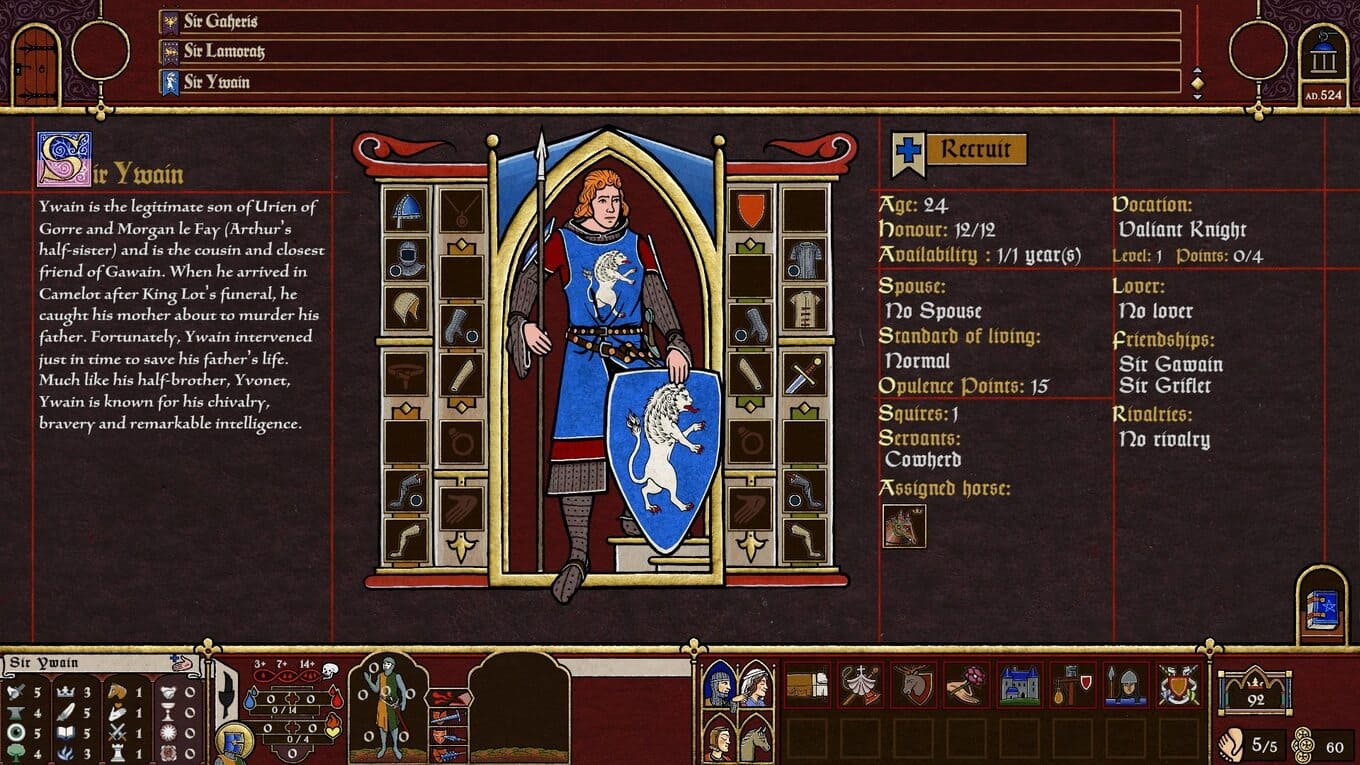1360x765 pixels.
Task: Open the horse portrait tab
Action: coord(755,738)
